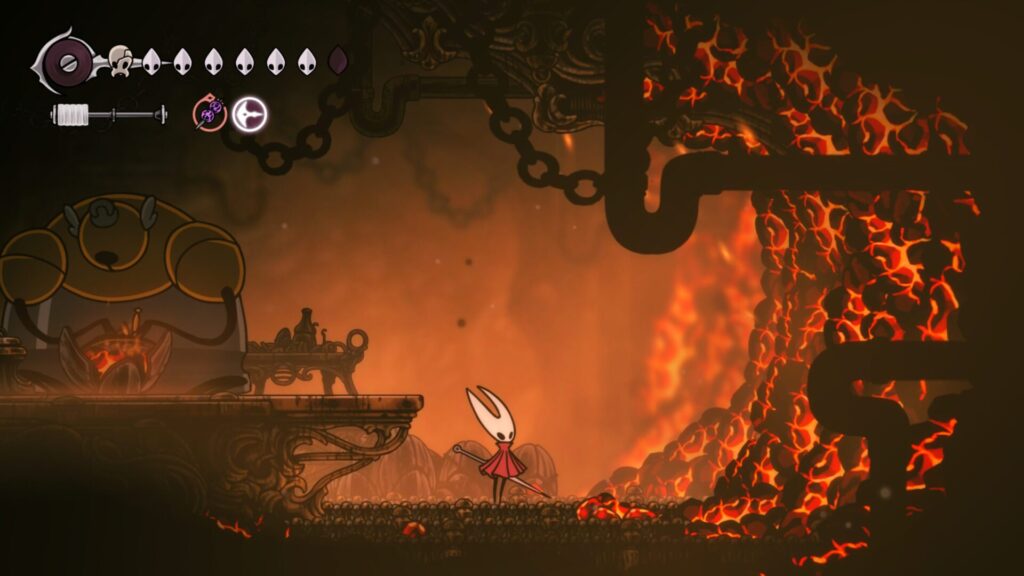
Task: Click the purple orb tool icon
Action: 209,115
